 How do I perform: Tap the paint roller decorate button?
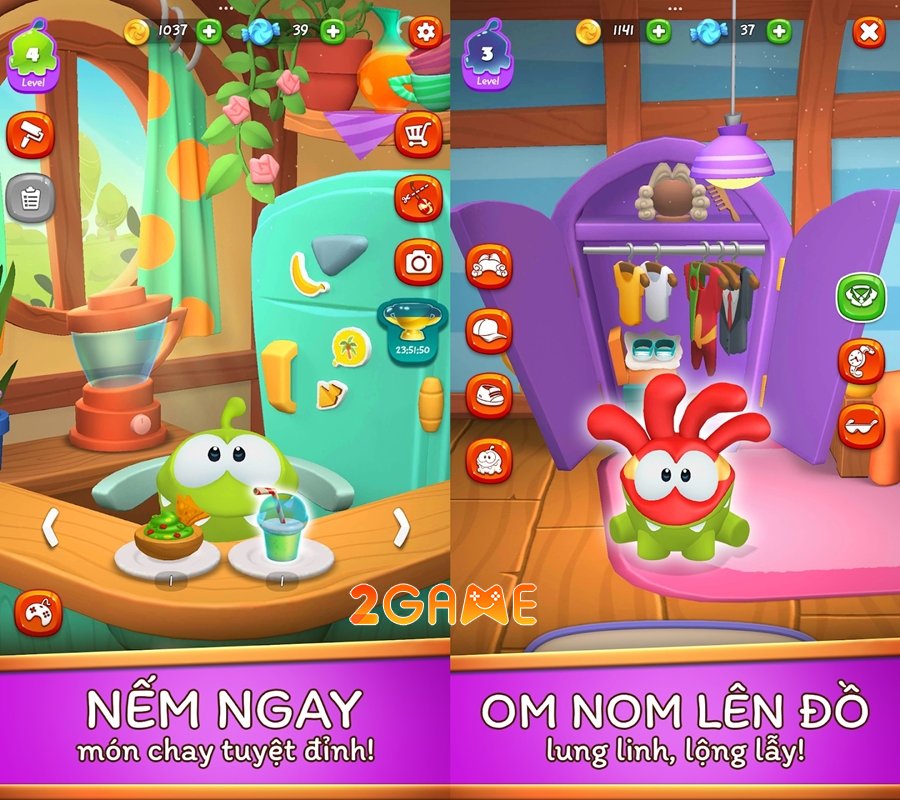tap(30, 135)
